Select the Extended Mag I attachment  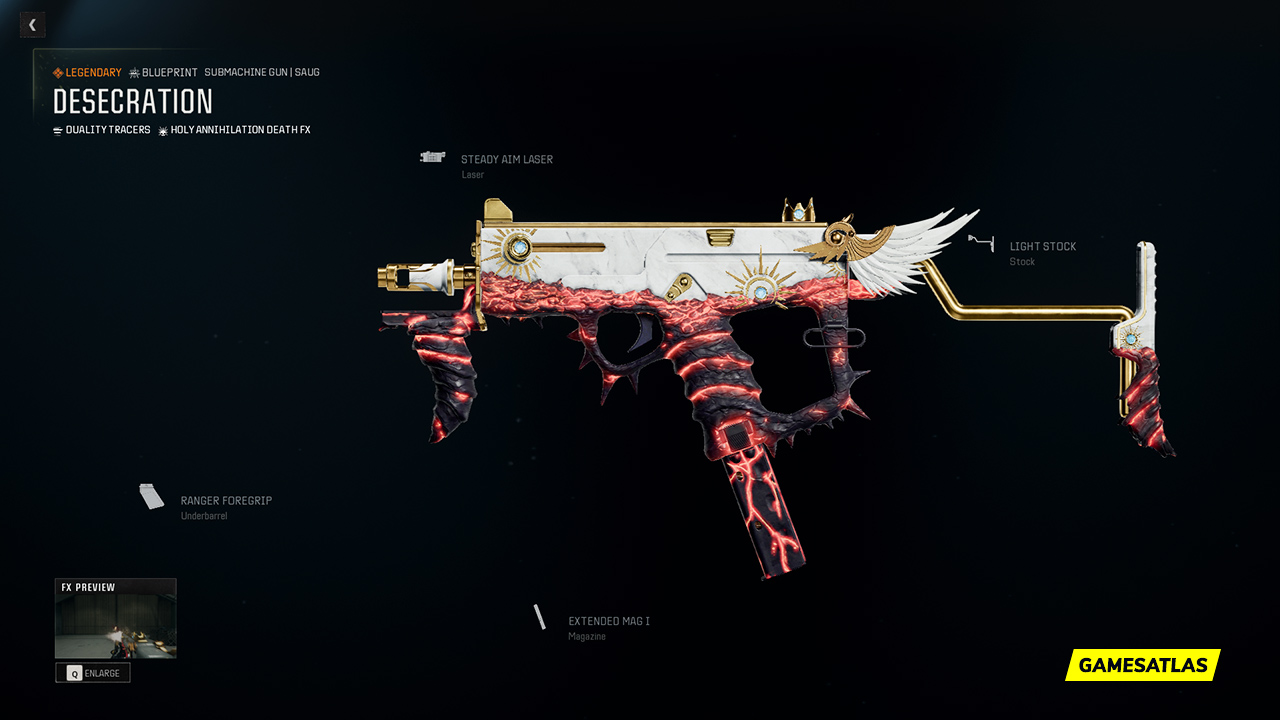point(608,622)
